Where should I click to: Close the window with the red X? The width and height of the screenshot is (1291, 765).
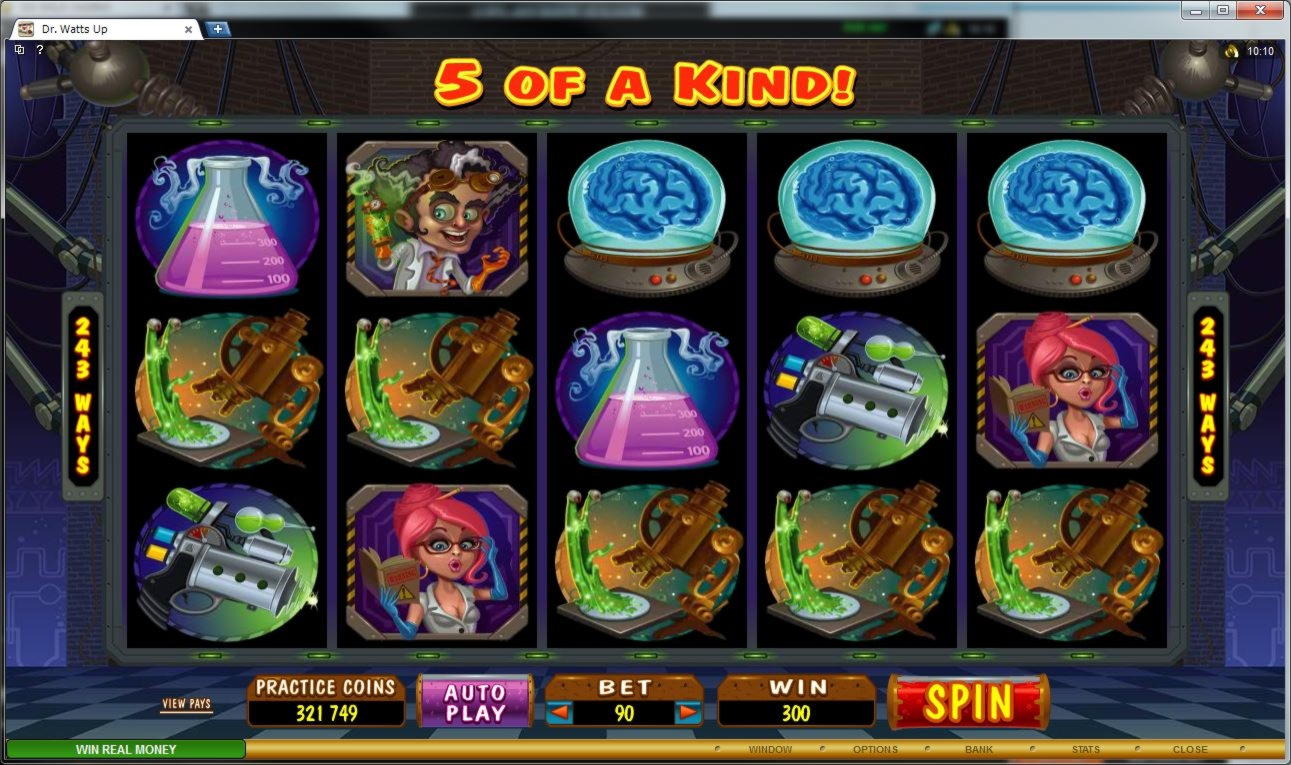(x=1259, y=10)
